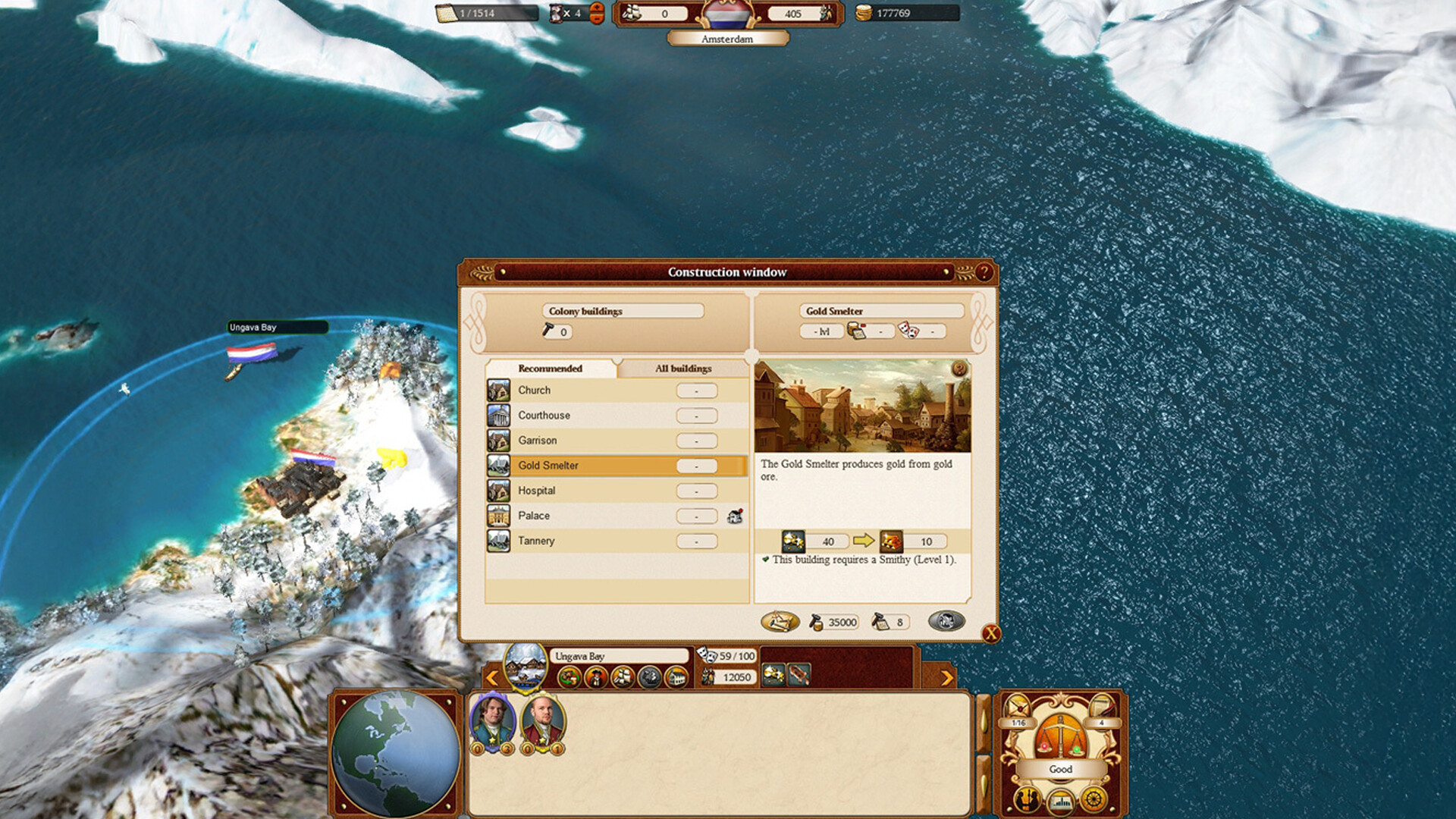
Task: Decrease game speed with the minus button
Action: pos(598,20)
